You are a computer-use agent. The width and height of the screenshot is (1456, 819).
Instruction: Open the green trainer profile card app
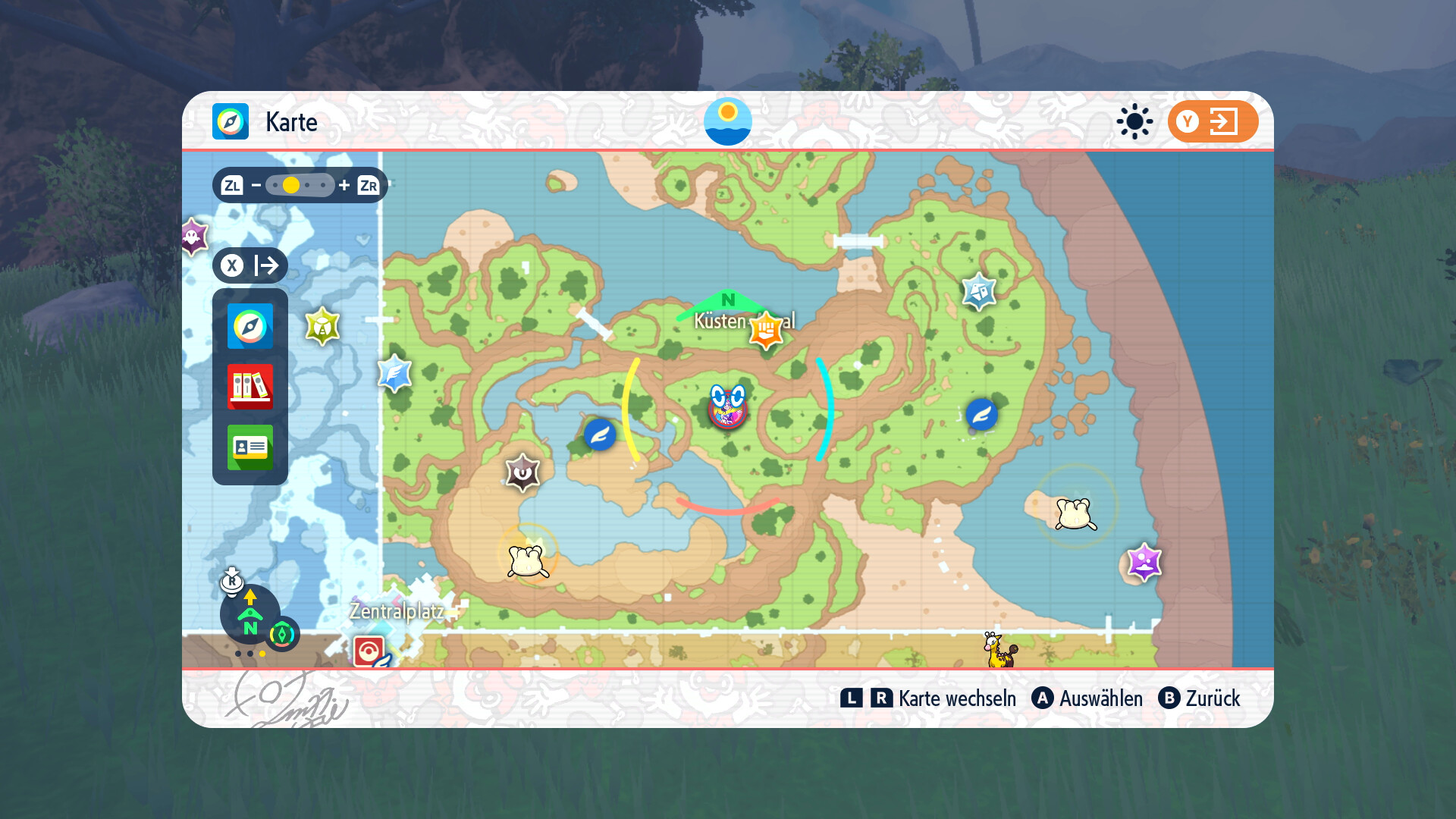tap(249, 447)
